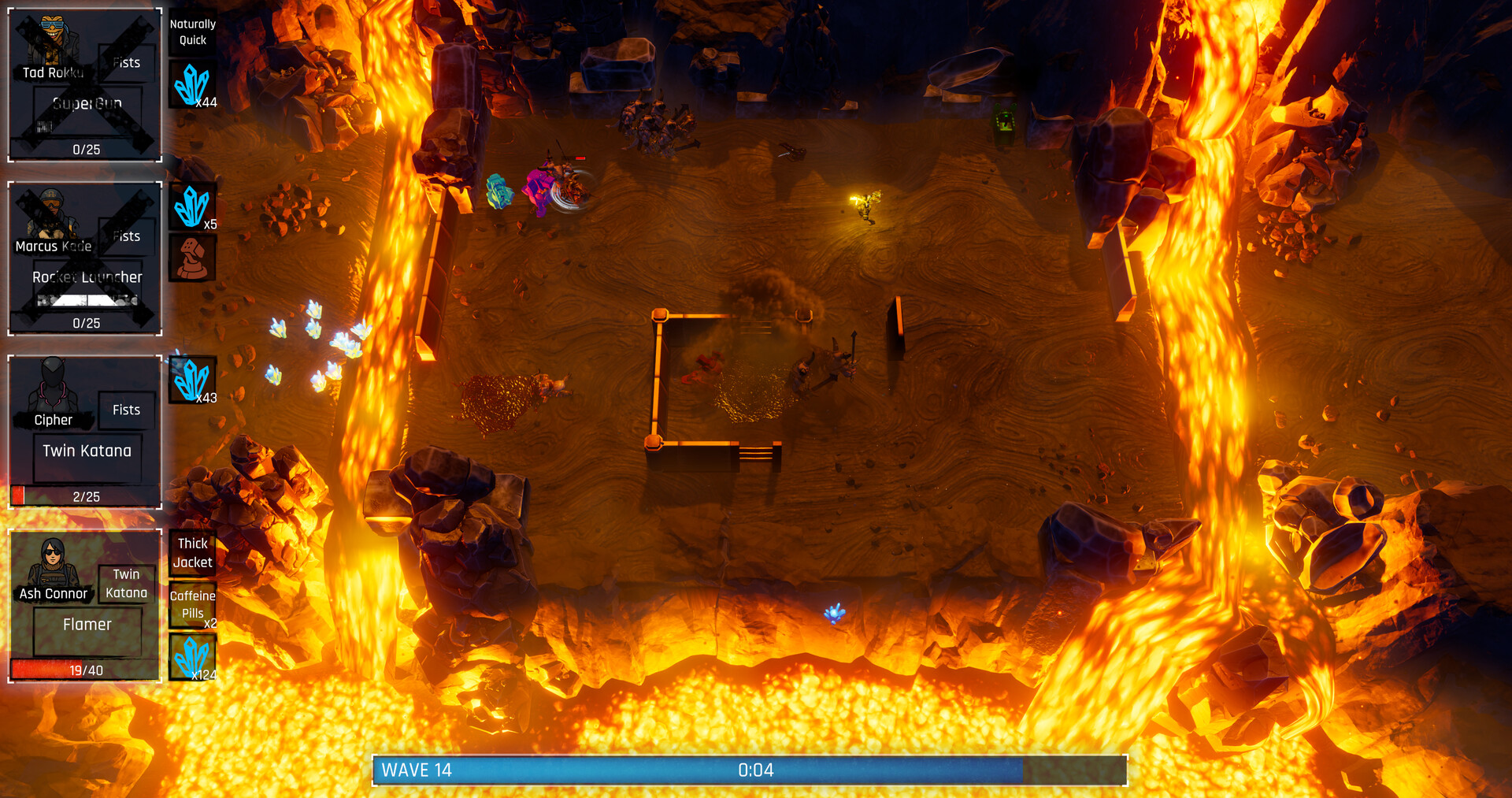Screen dimensions: 1512x798
Task: Click the x5 crystal icon beside Marcus Kade
Action: click(192, 207)
